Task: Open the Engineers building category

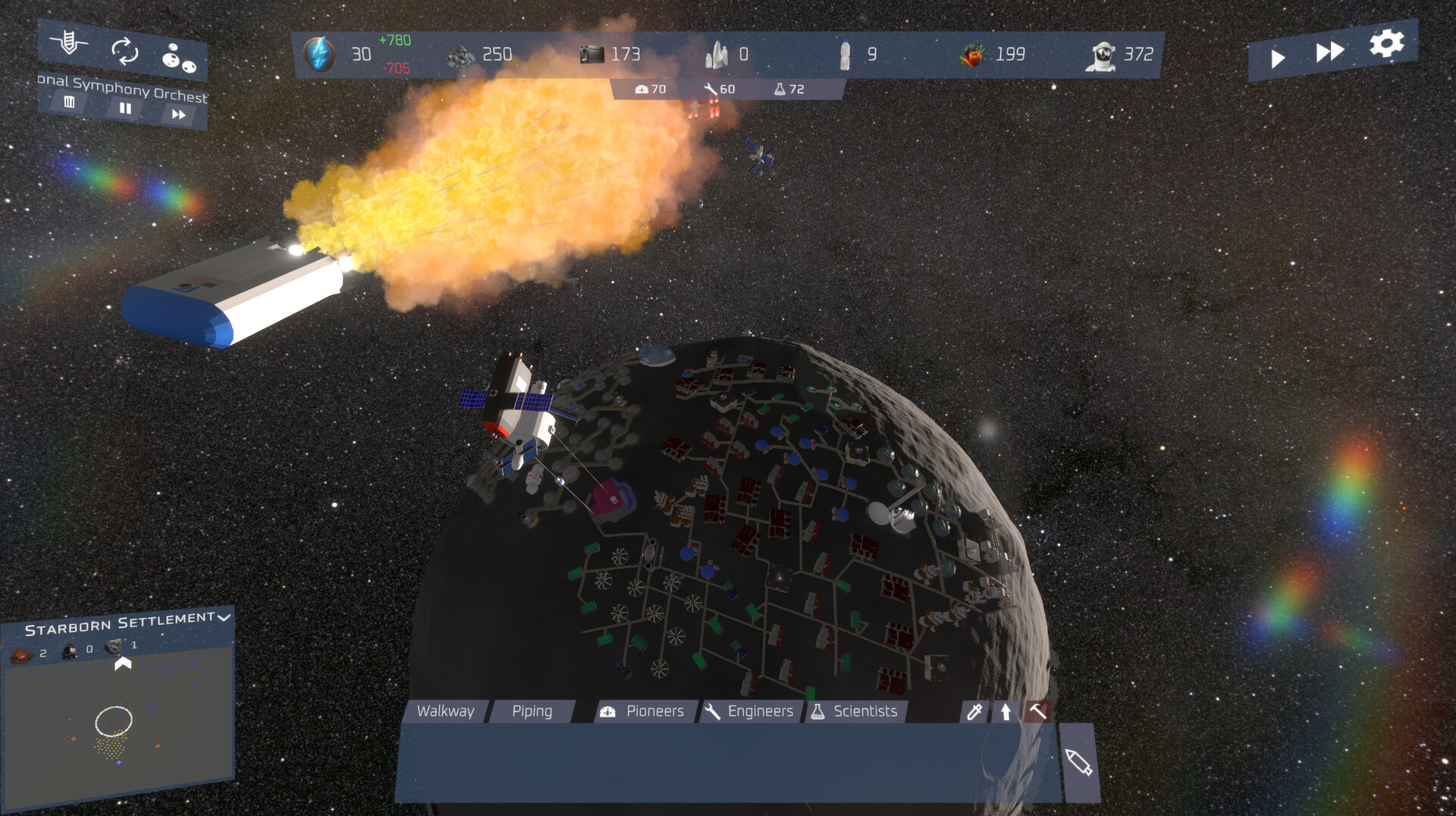Action: pyautogui.click(x=749, y=711)
